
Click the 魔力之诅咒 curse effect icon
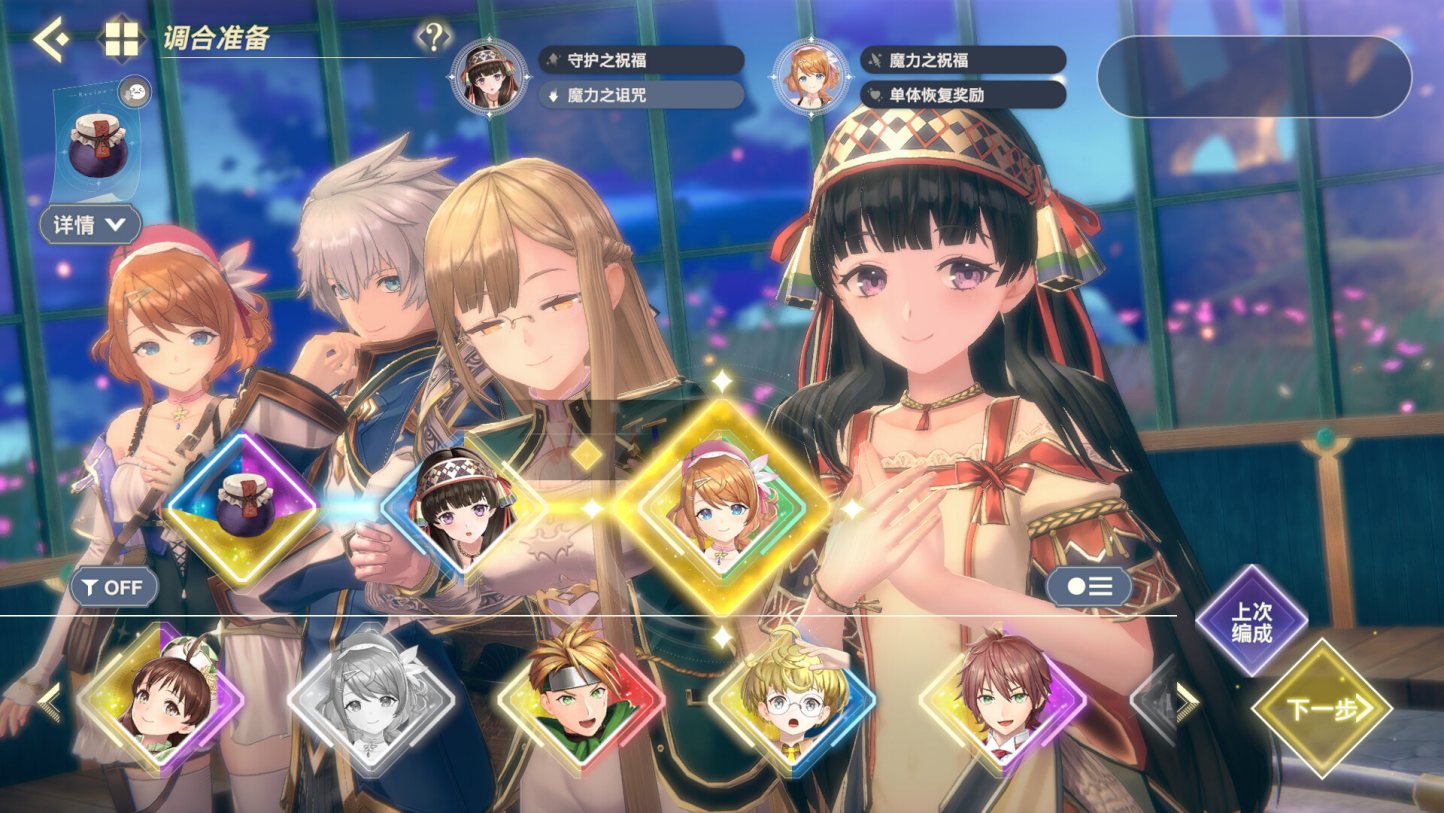642,96
